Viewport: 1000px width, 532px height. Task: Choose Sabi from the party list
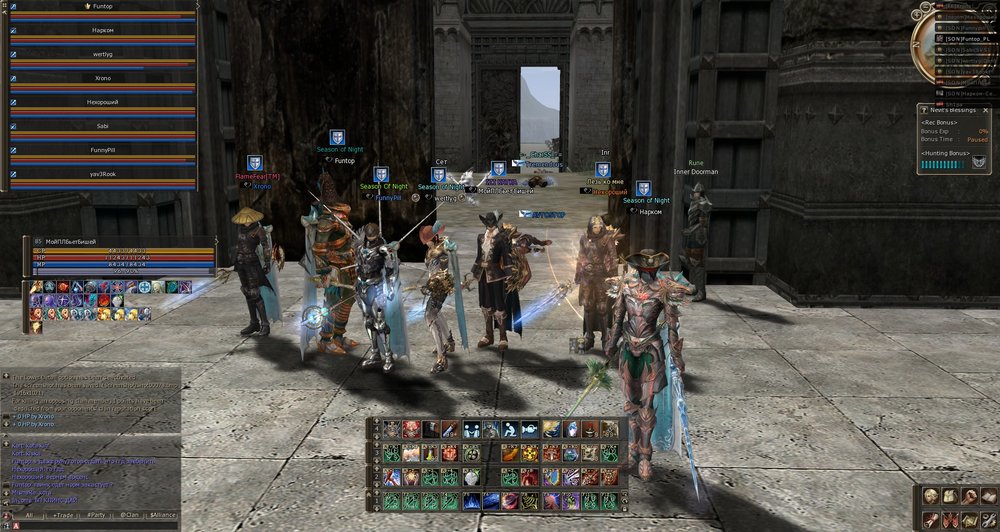102,126
